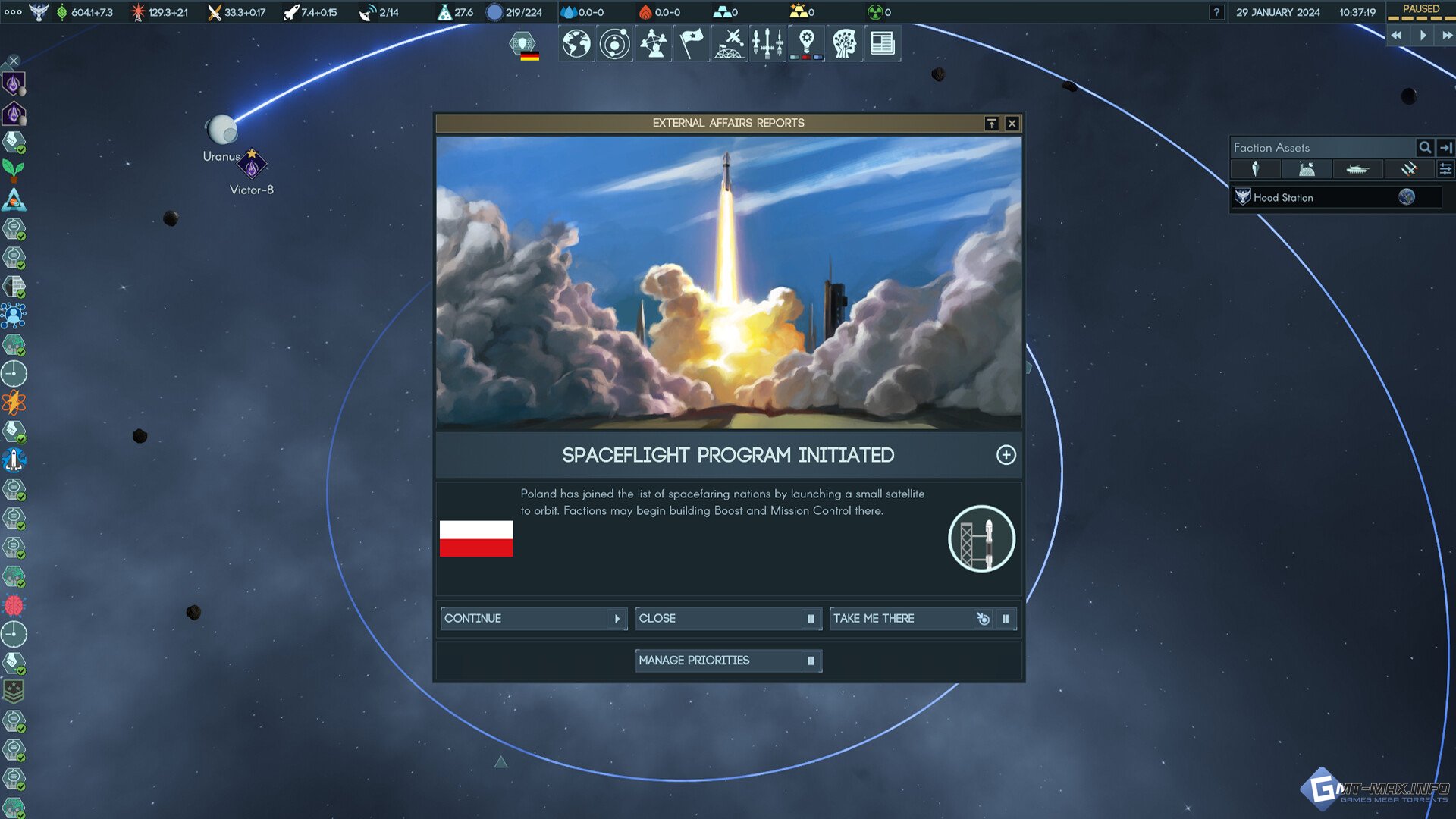
Task: Close the External Affairs Reports window
Action: (x=1012, y=124)
